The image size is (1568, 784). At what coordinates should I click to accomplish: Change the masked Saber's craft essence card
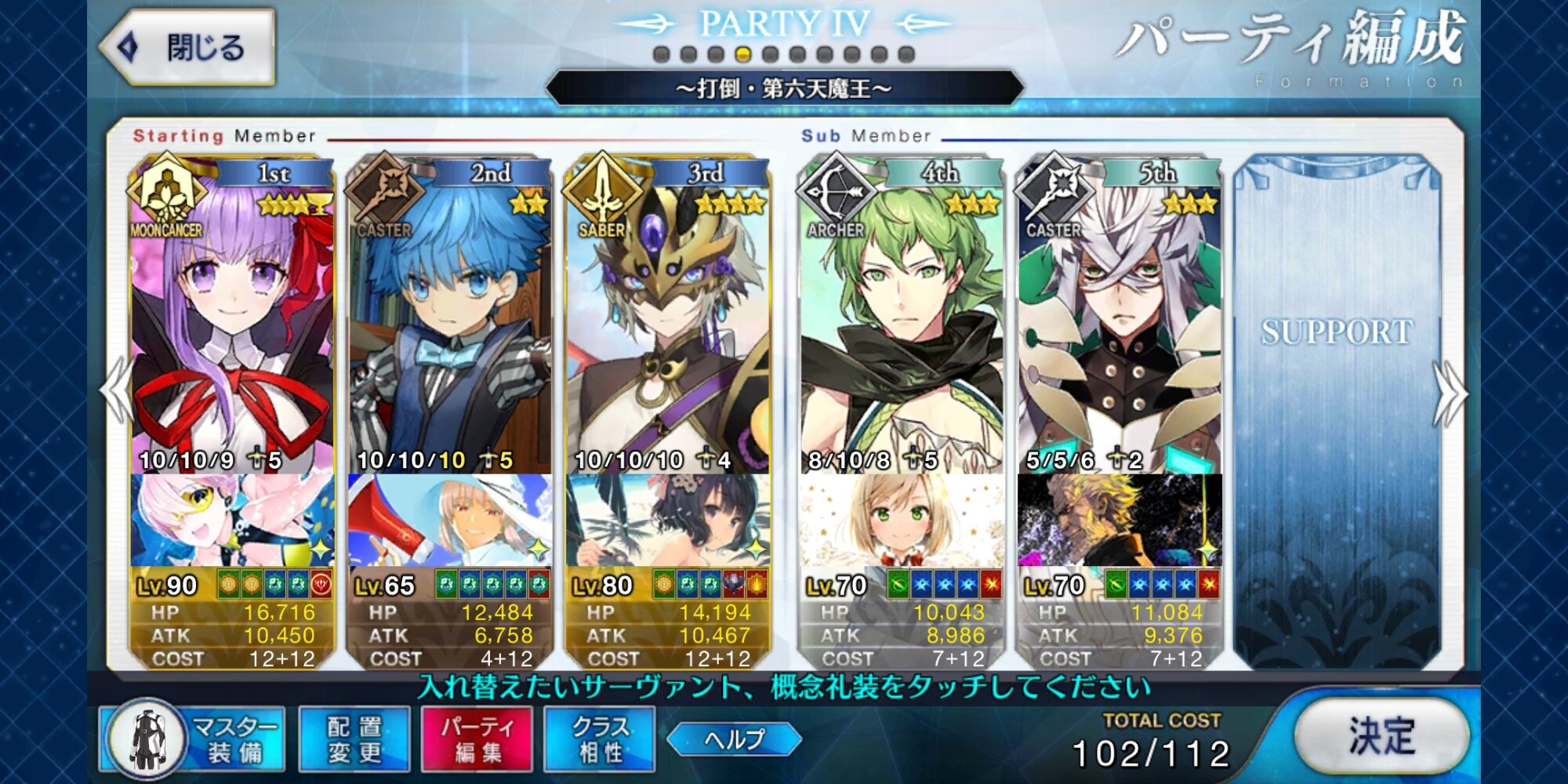tap(668, 520)
